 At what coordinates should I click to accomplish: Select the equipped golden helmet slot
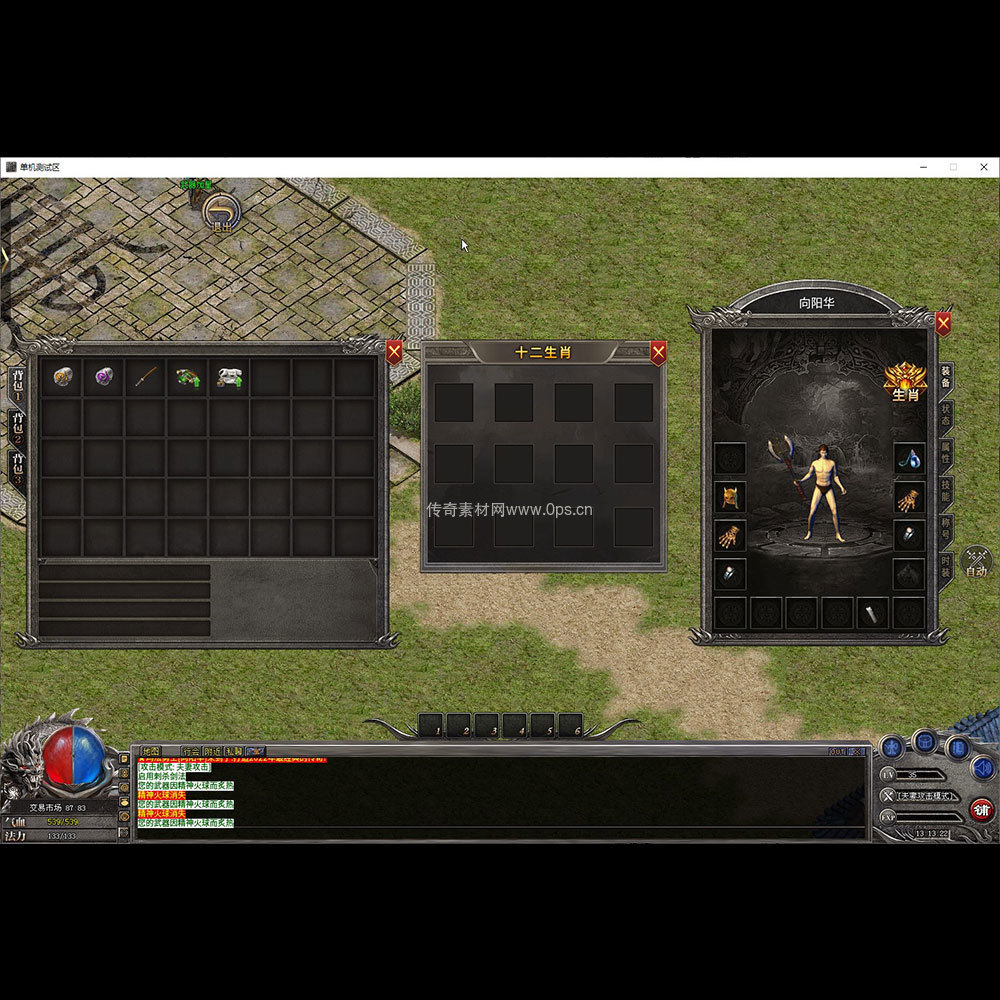pyautogui.click(x=730, y=497)
